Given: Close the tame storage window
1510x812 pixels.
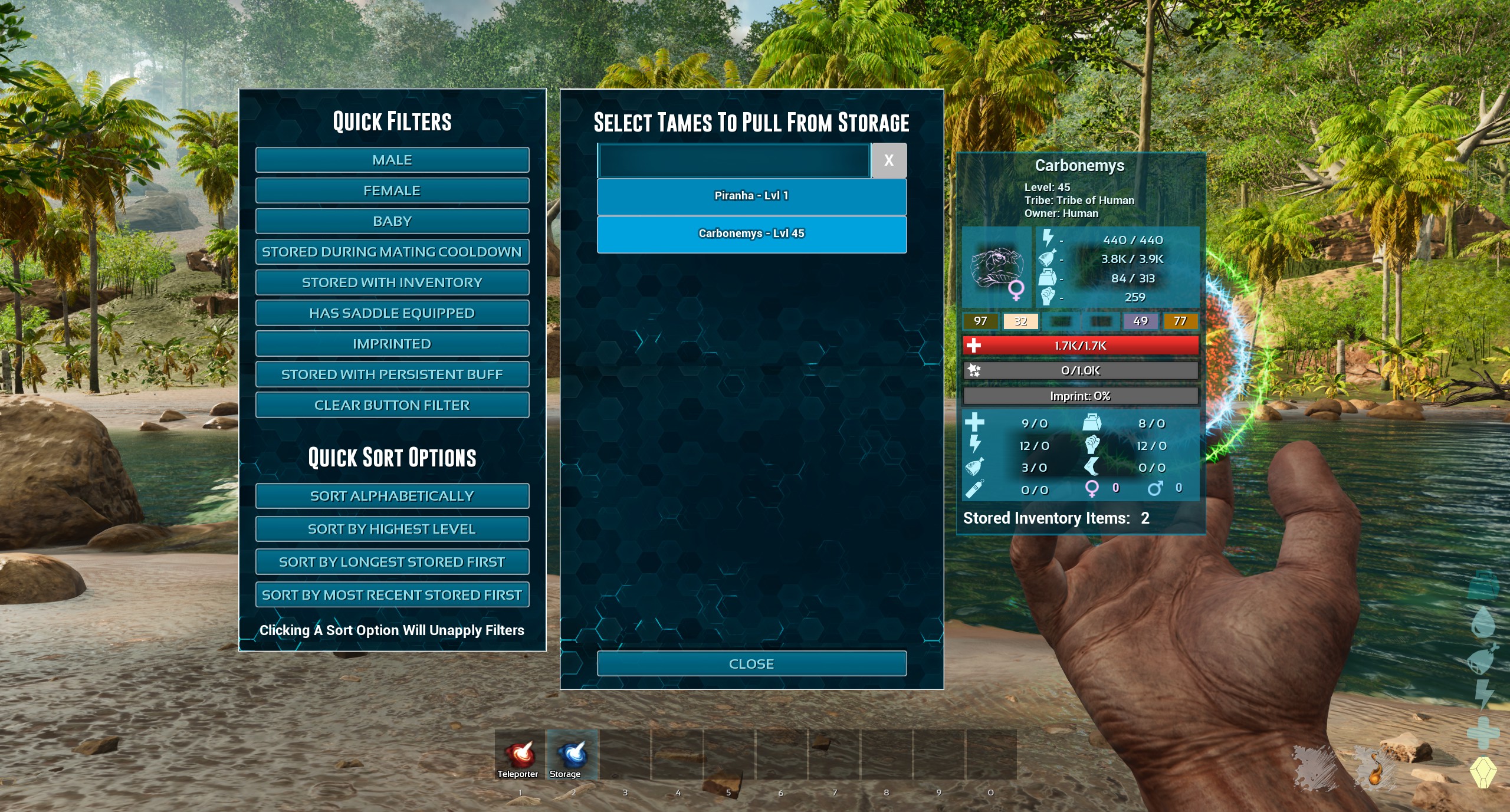Looking at the screenshot, I should pyautogui.click(x=751, y=664).
